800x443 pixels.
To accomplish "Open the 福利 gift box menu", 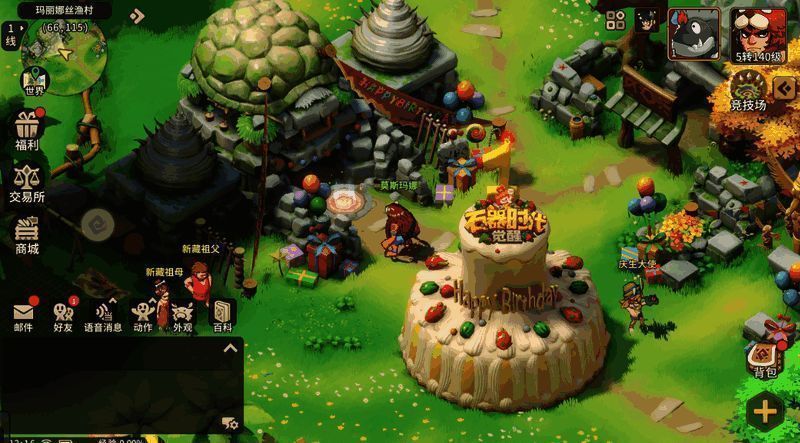I will (27, 131).
